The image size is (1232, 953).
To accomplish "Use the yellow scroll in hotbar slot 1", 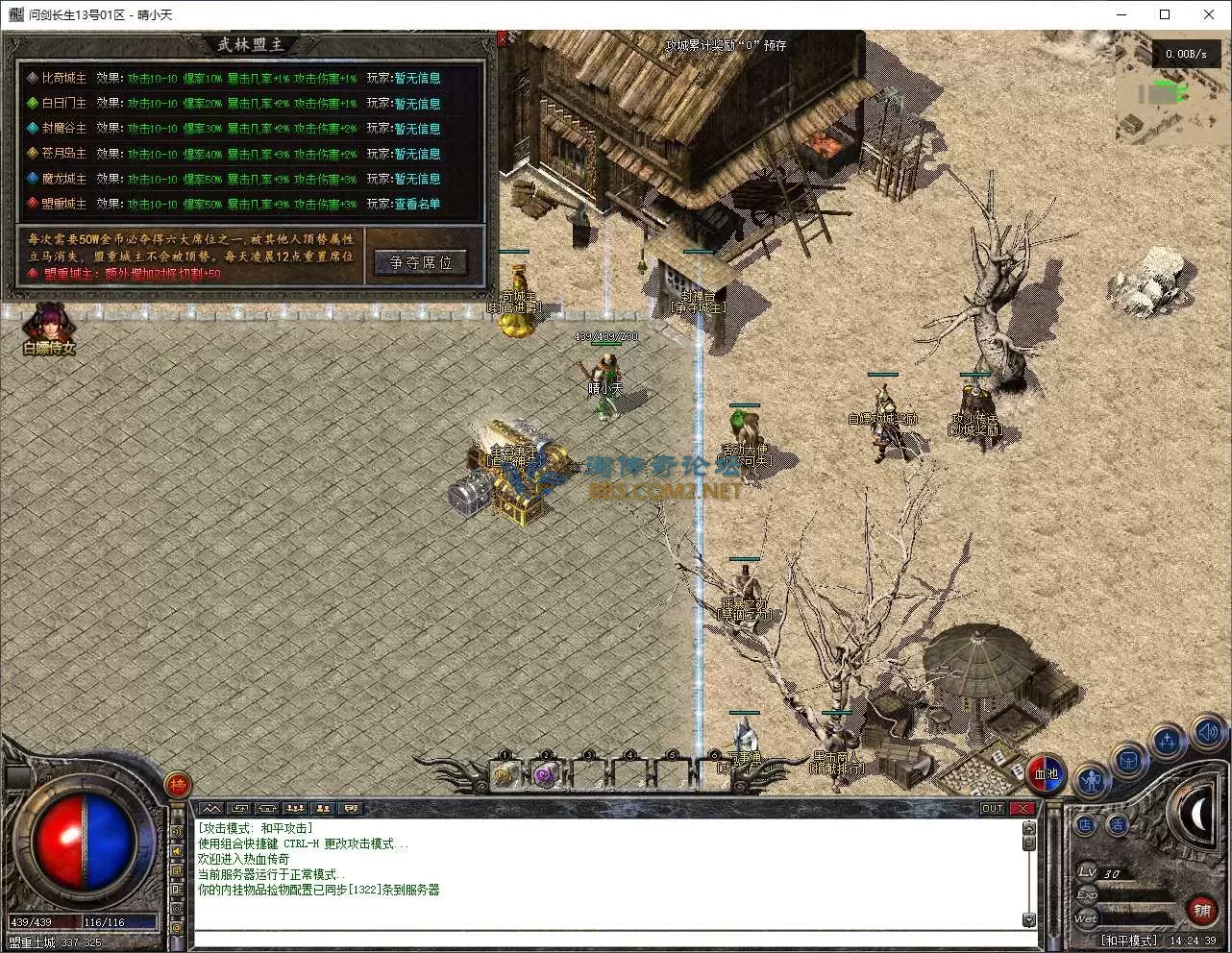I will pyautogui.click(x=505, y=773).
